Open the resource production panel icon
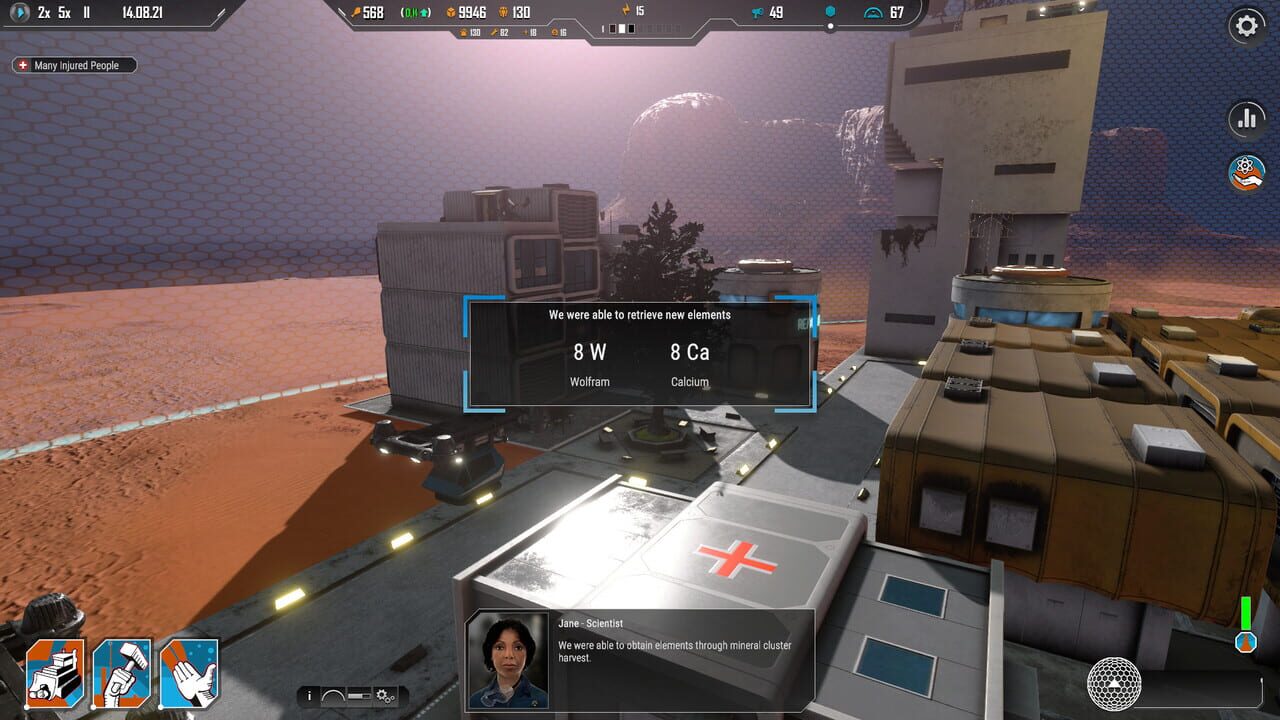1280x720 pixels. tap(1245, 172)
